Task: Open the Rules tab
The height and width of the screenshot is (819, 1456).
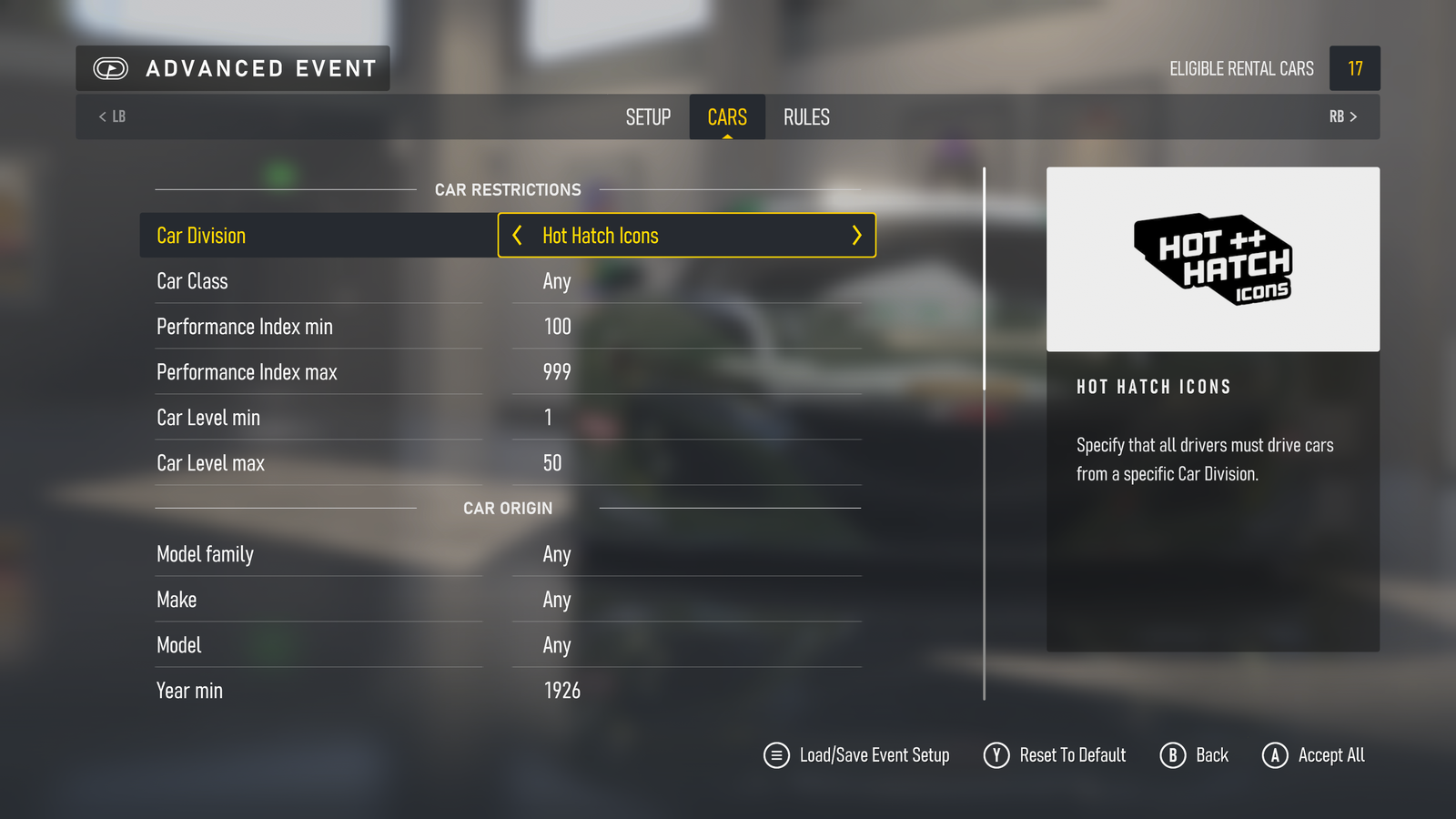Action: 806,117
